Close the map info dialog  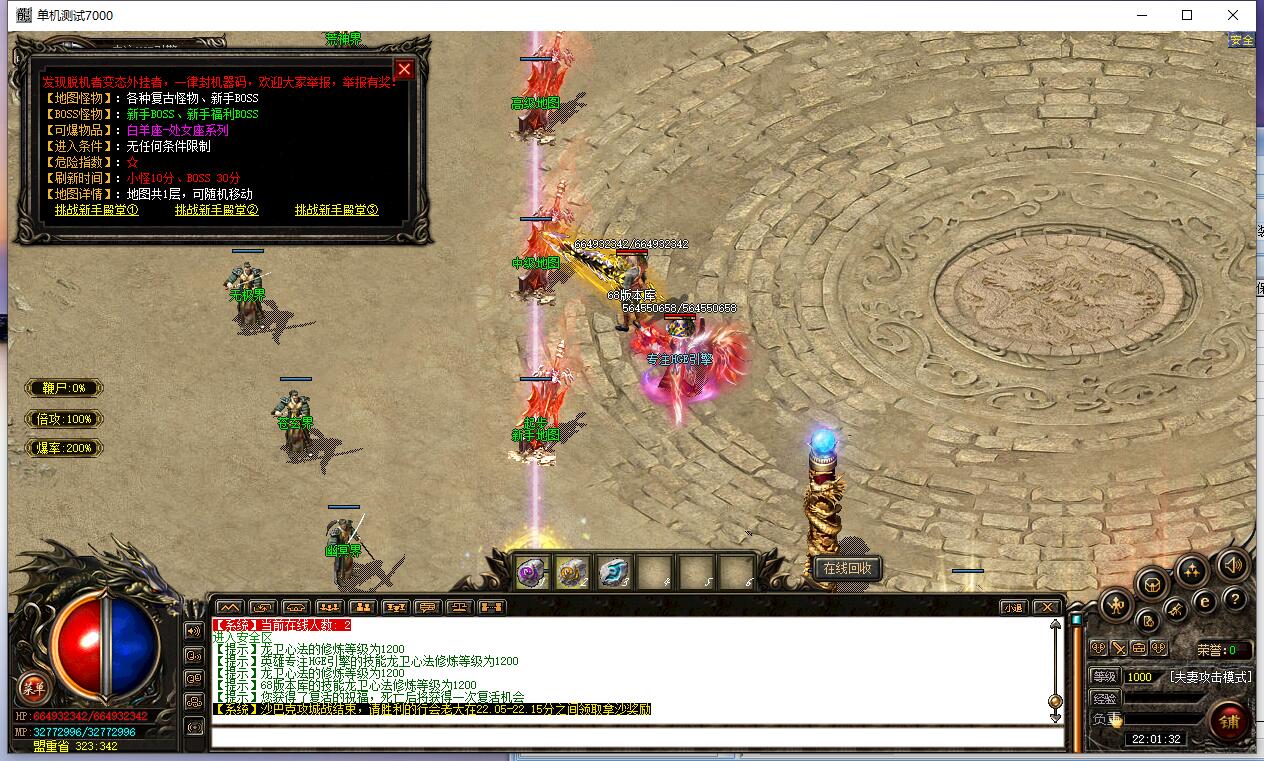pyautogui.click(x=404, y=69)
